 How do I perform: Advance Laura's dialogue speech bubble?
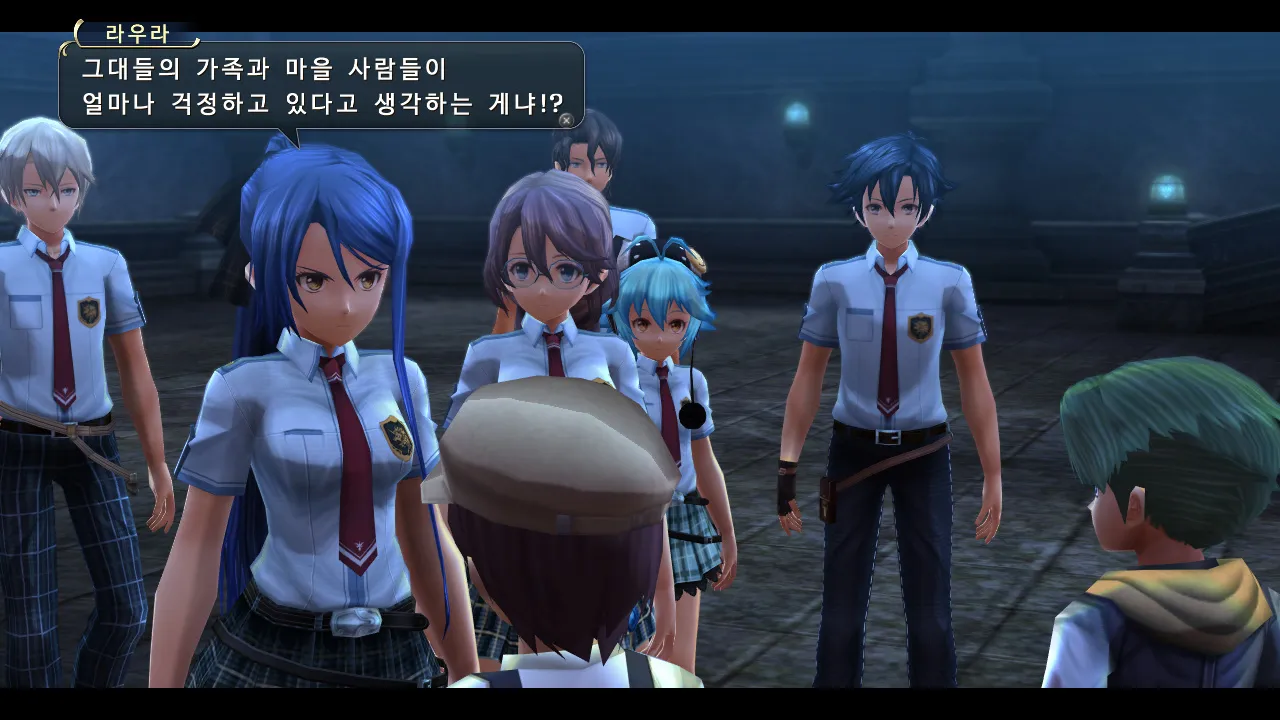point(566,120)
